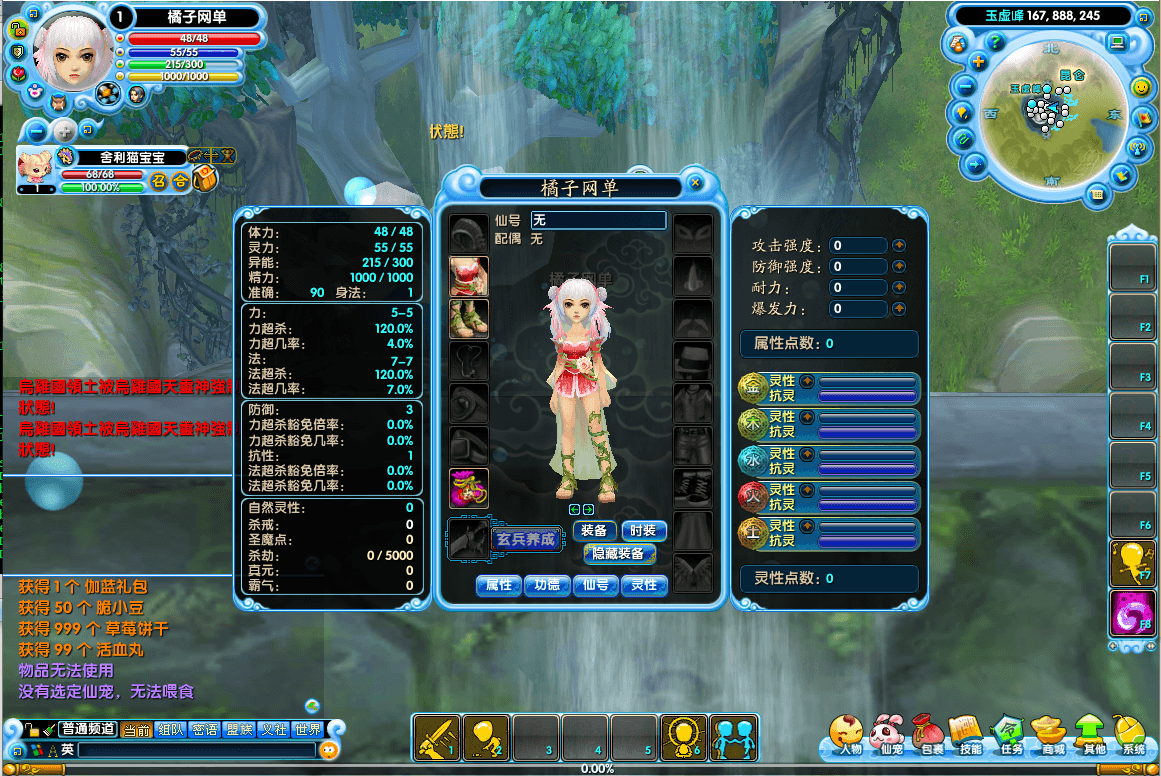1161x776 pixels.
Task: Select the 灵性 spirit tab
Action: (x=644, y=585)
